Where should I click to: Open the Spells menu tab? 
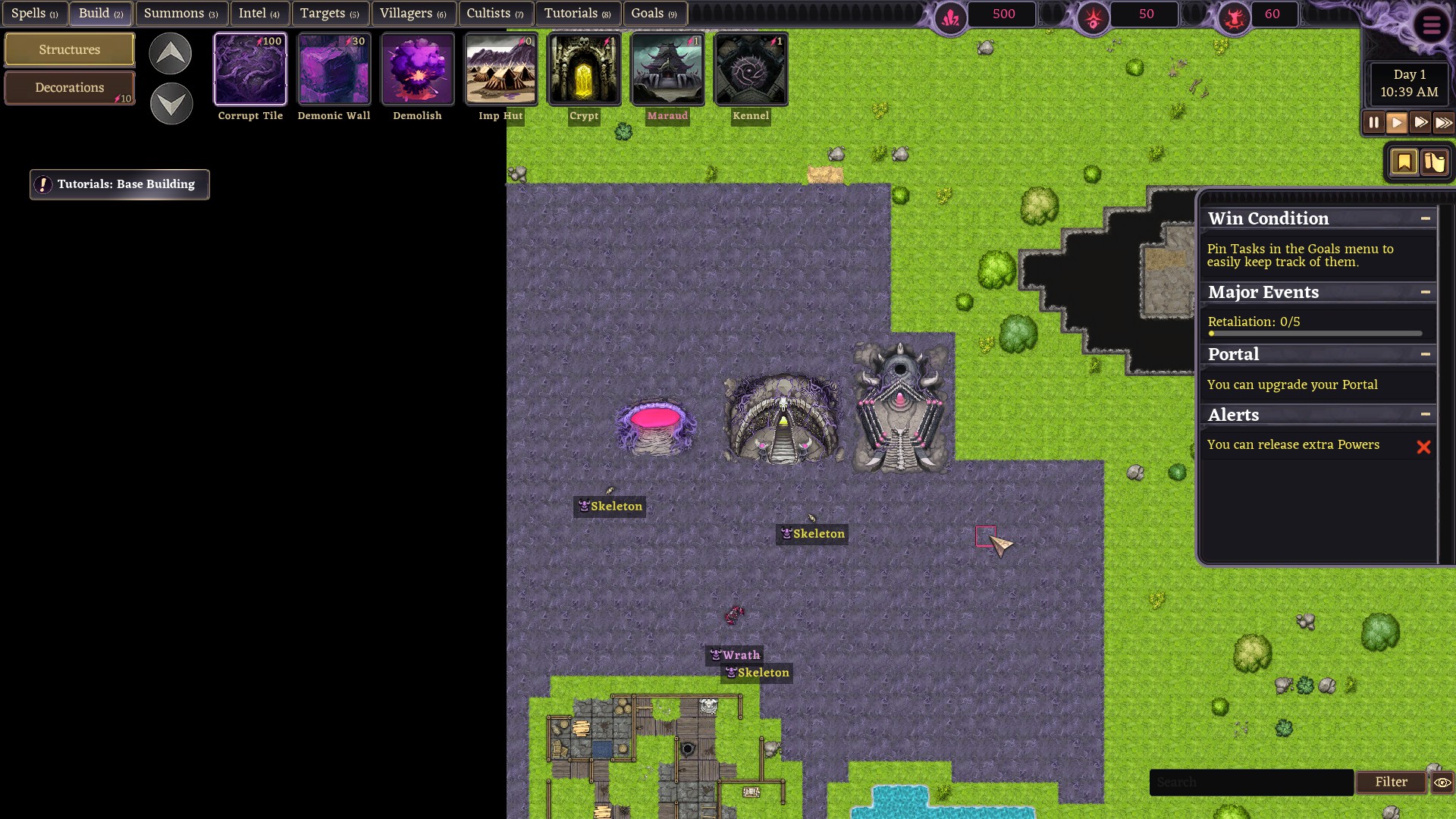34,14
